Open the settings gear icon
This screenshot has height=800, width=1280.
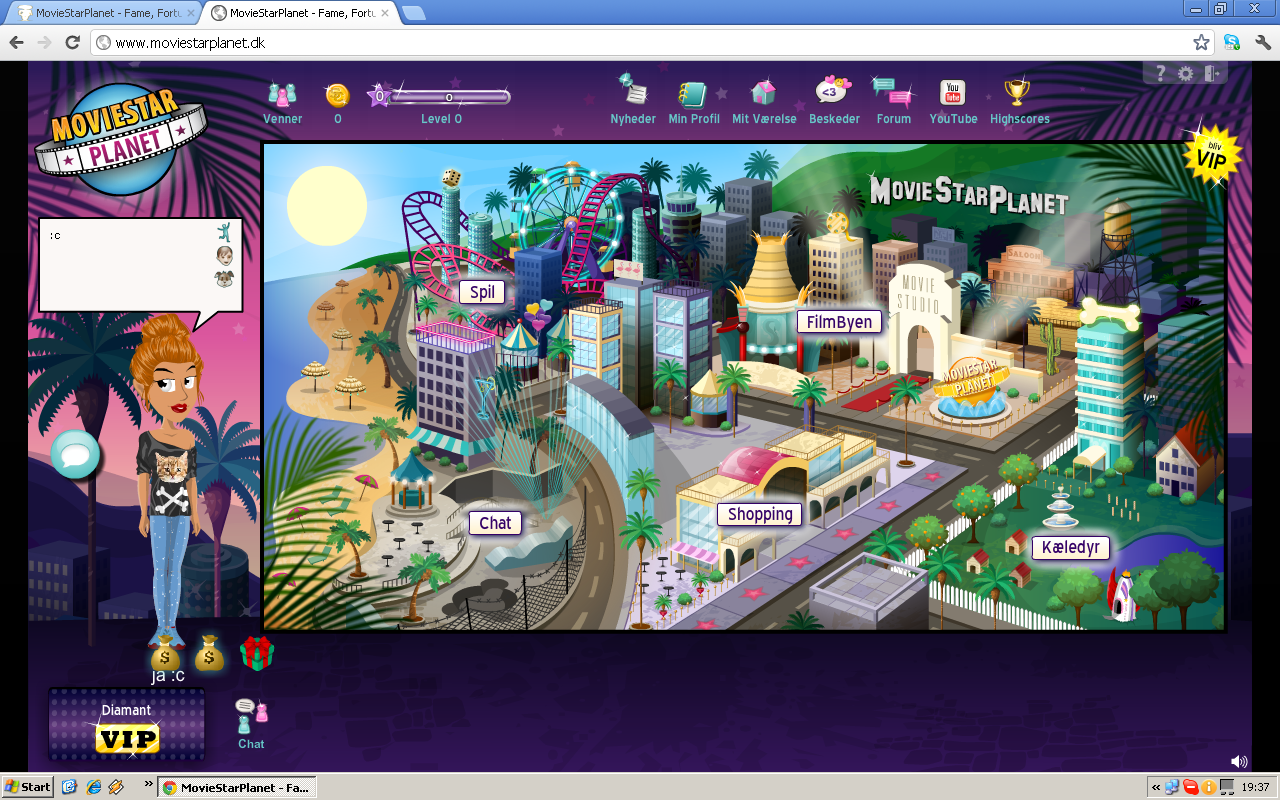[1185, 72]
